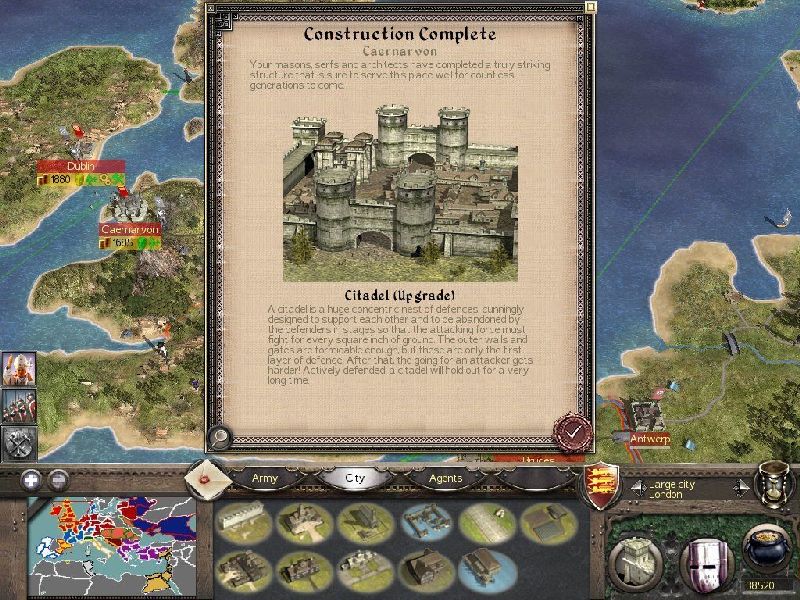
Task: Zoom in the minimap with the plus button
Action: 31,479
